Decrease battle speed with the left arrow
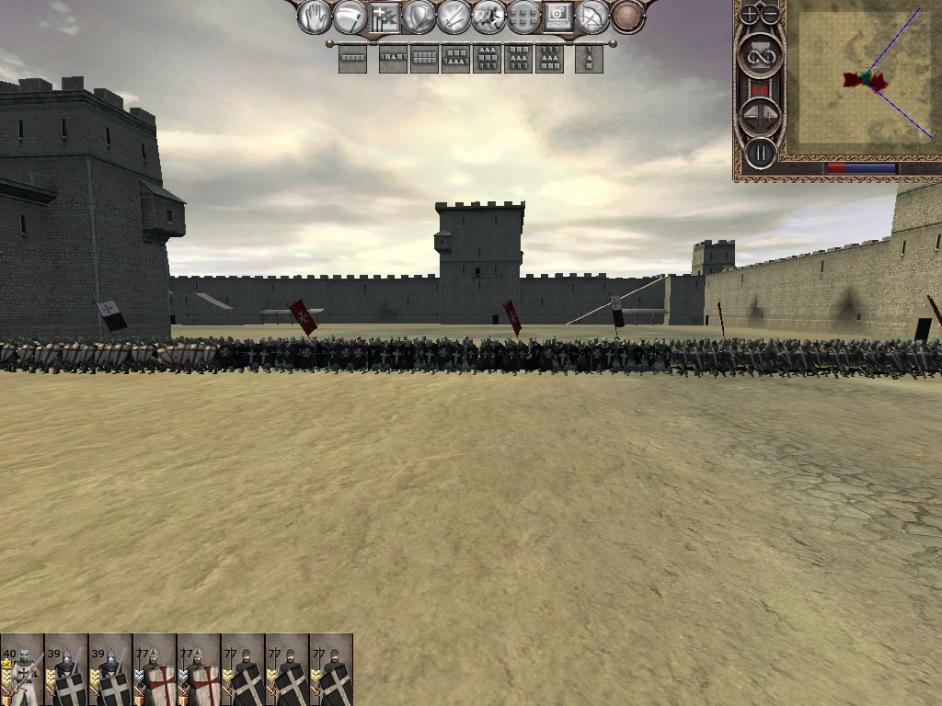942x706 pixels. 749,118
